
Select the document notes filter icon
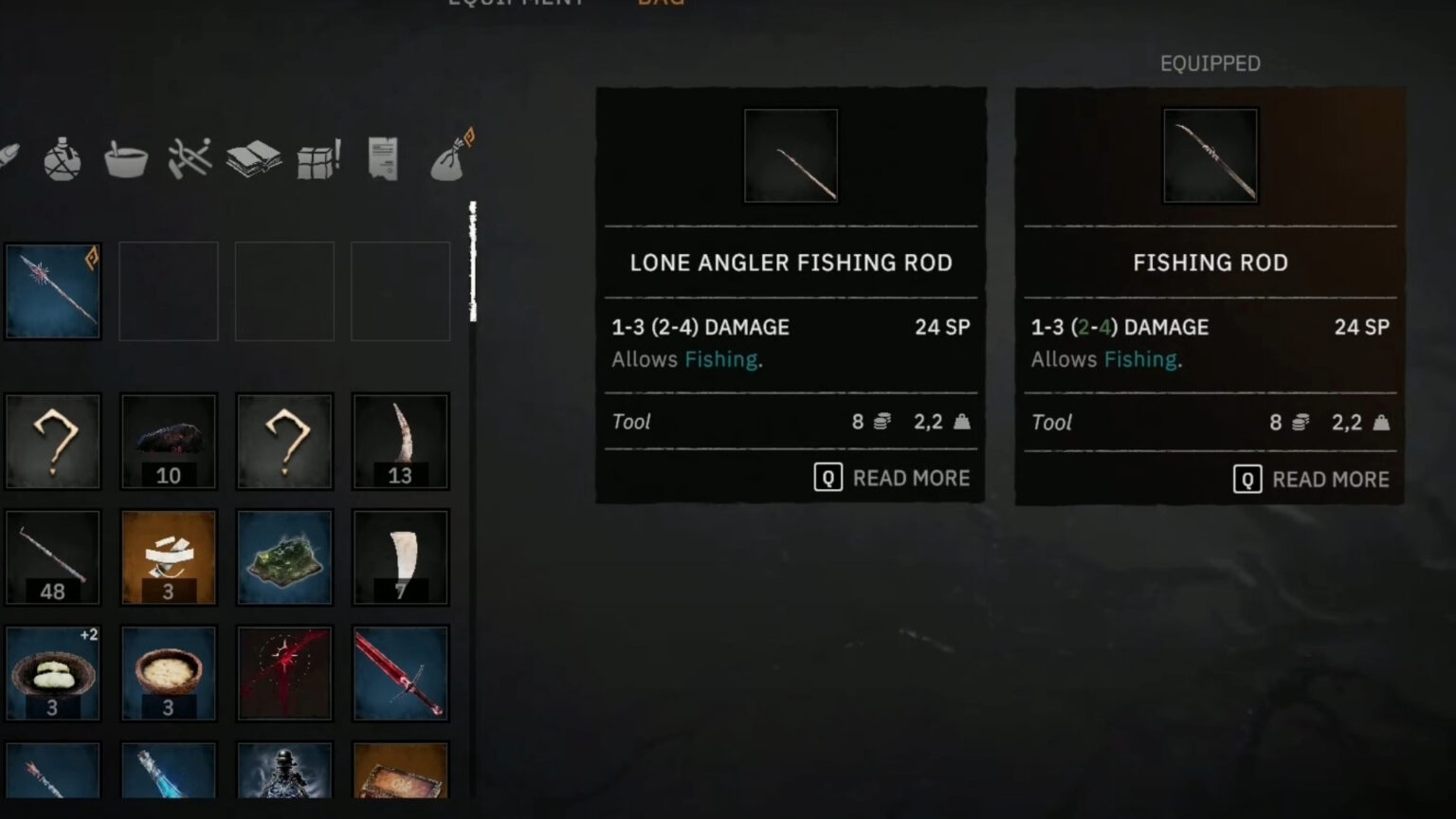(383, 157)
